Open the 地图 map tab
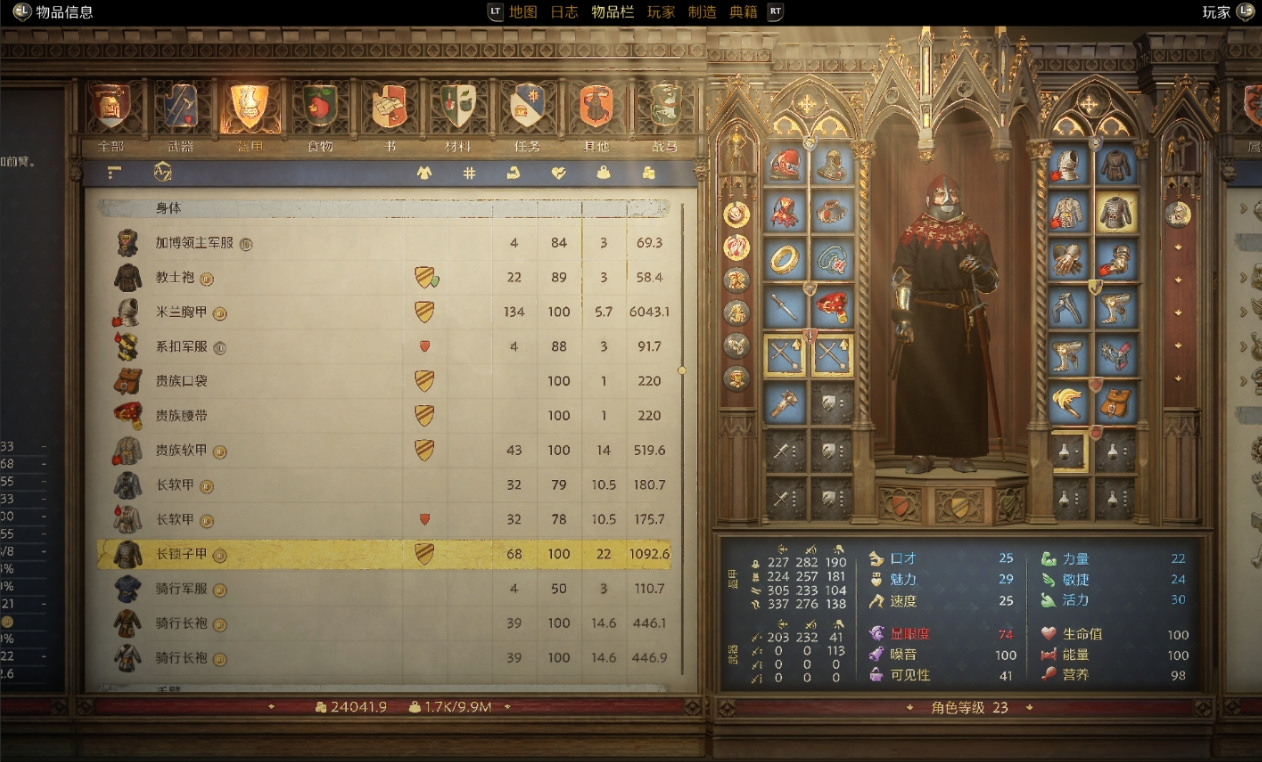Screen dimensions: 1262x762 pos(523,12)
